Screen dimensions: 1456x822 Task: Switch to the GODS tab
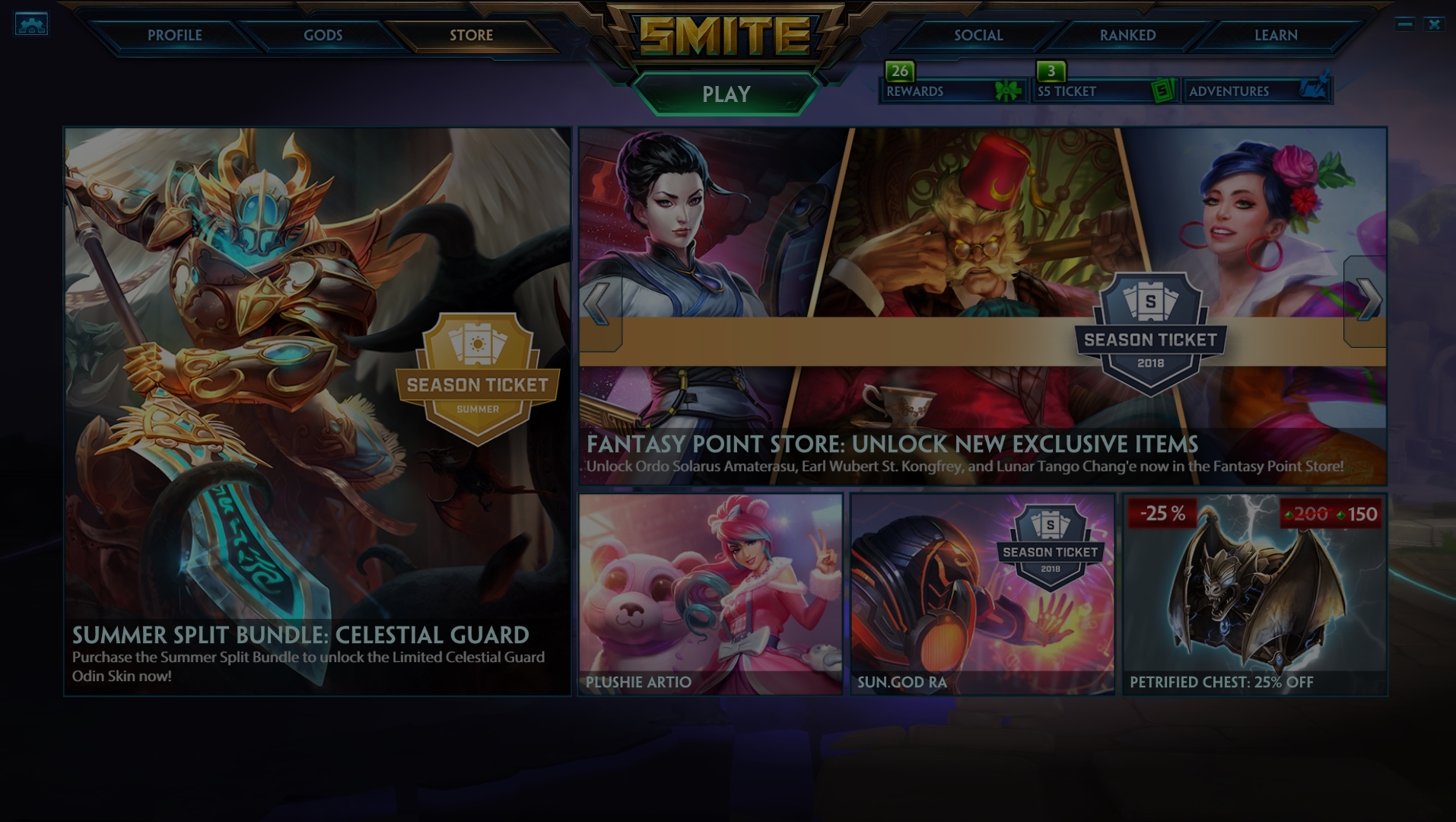tap(323, 35)
